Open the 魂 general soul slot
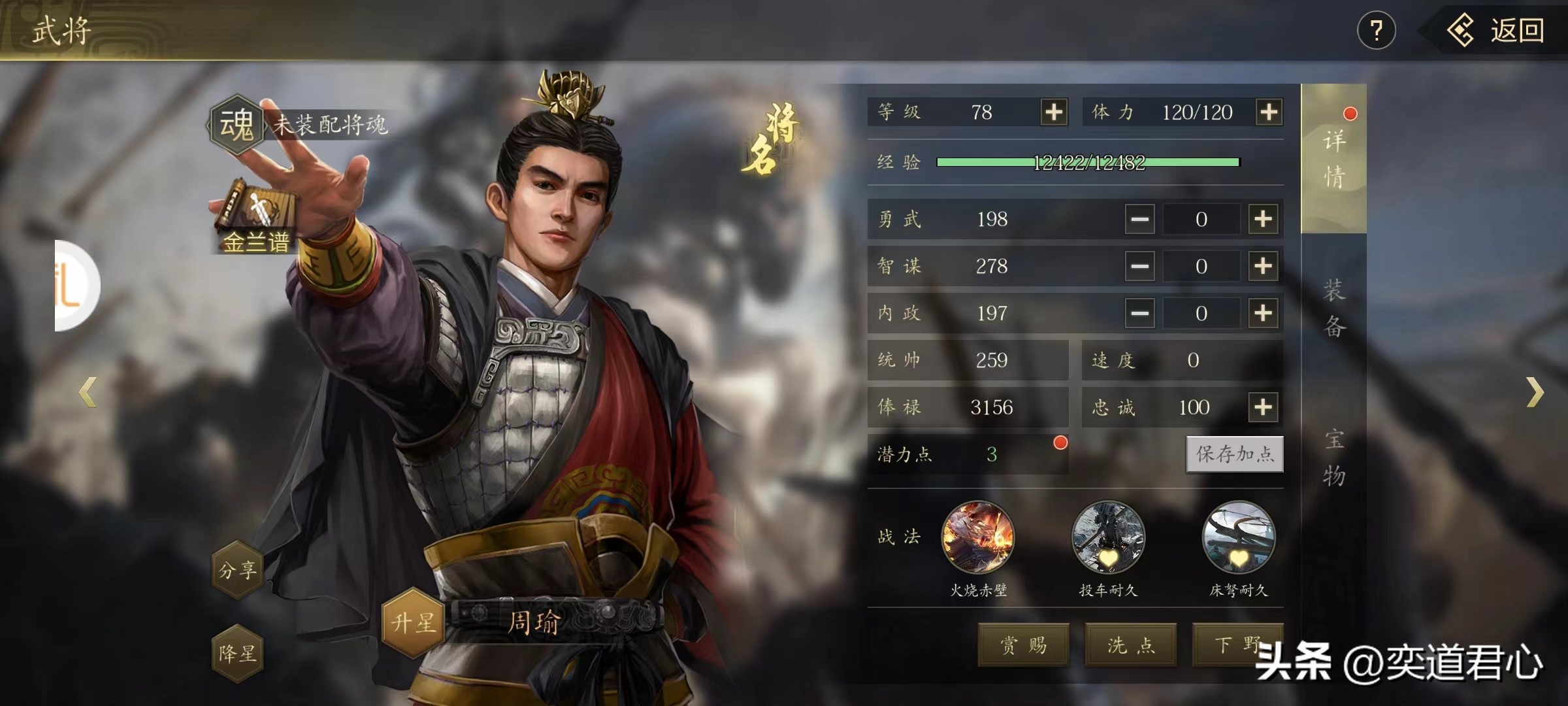Viewport: 1568px width, 706px height. pos(236,124)
